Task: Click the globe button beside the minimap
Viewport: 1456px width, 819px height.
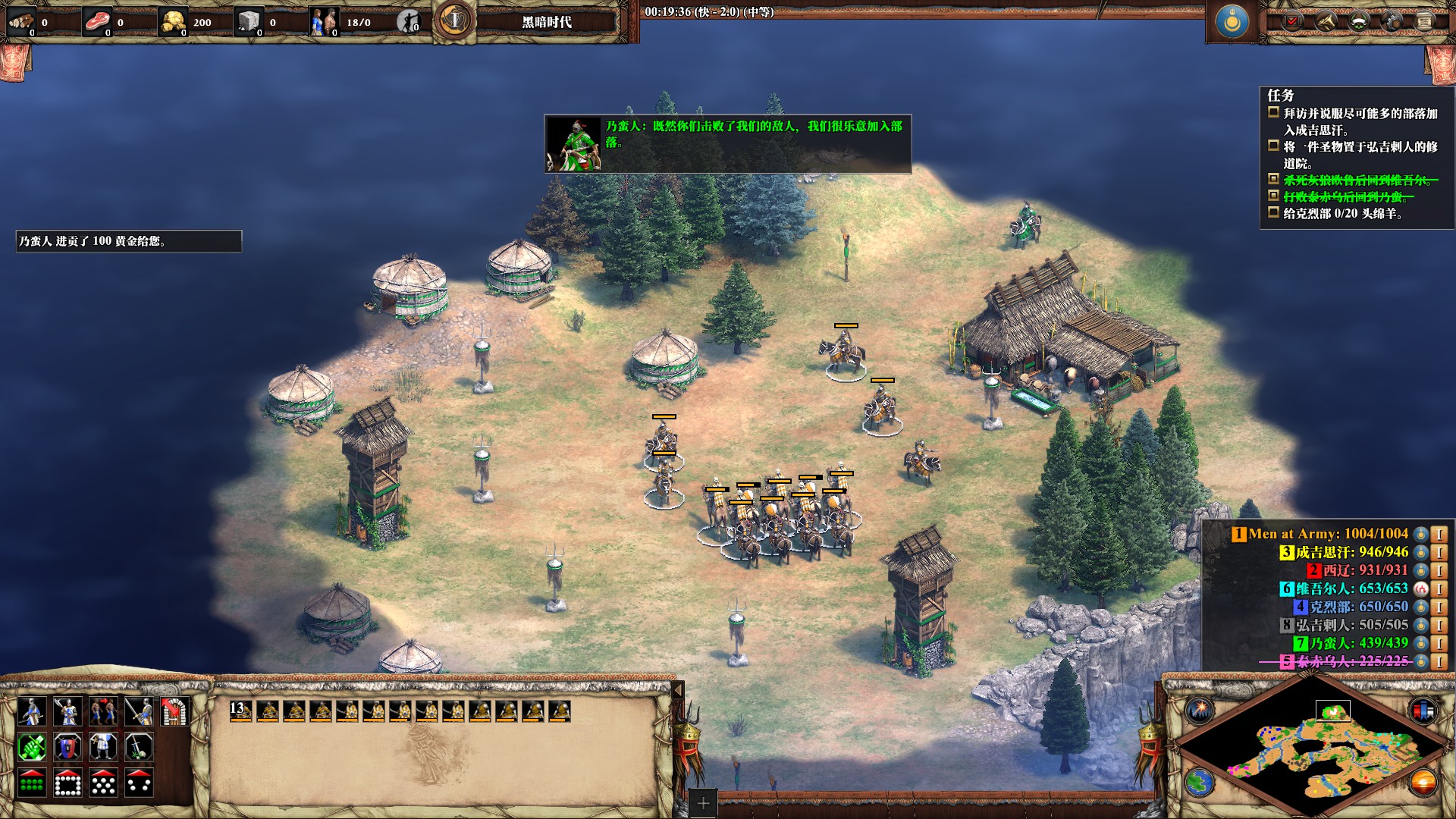Action: 1200,782
